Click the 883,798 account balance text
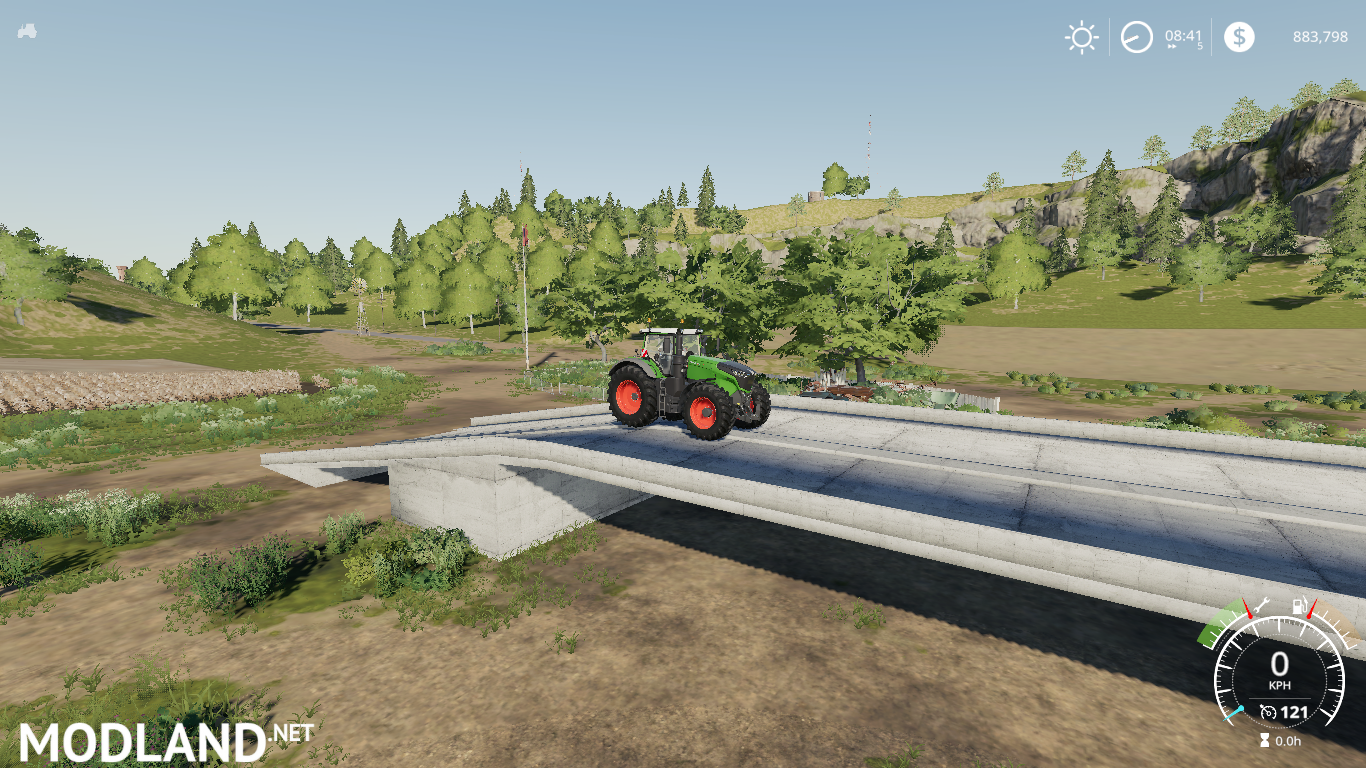The width and height of the screenshot is (1366, 768). pos(1320,37)
